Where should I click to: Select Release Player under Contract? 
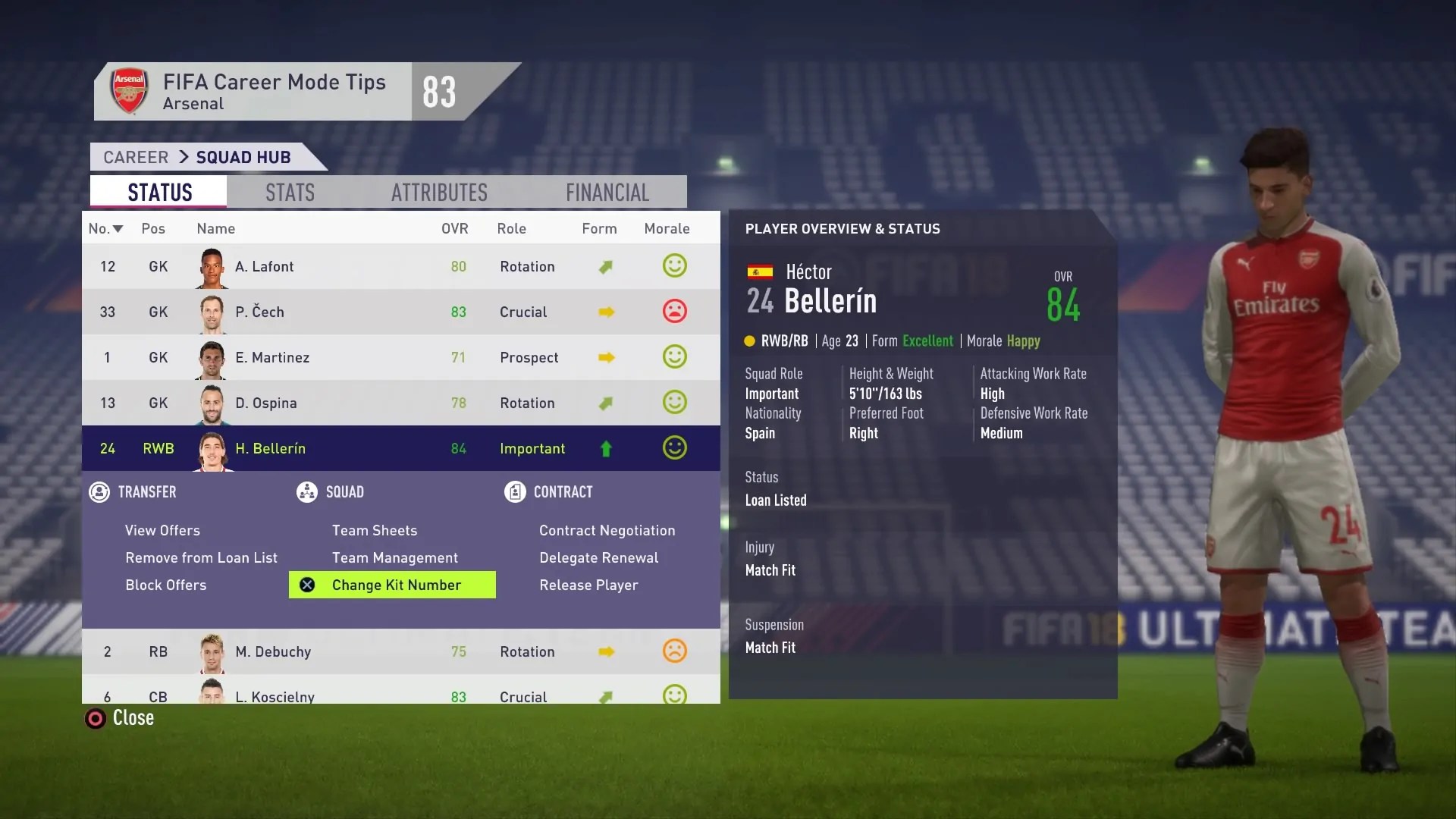588,585
